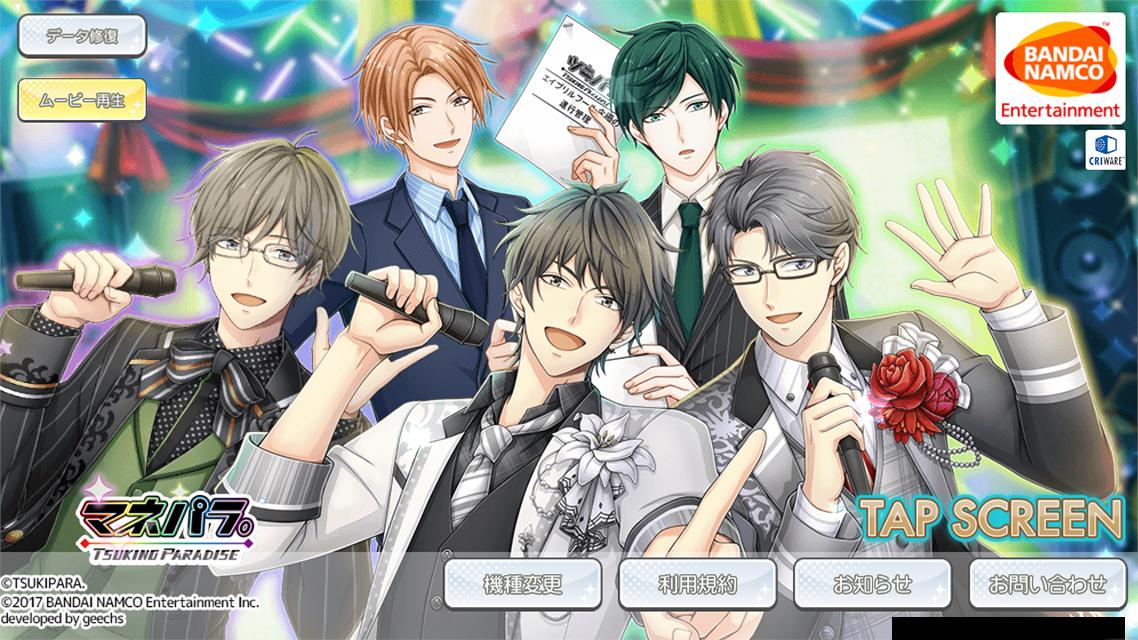Open the データ修復 data repair button
This screenshot has width=1138, height=640.
point(82,37)
